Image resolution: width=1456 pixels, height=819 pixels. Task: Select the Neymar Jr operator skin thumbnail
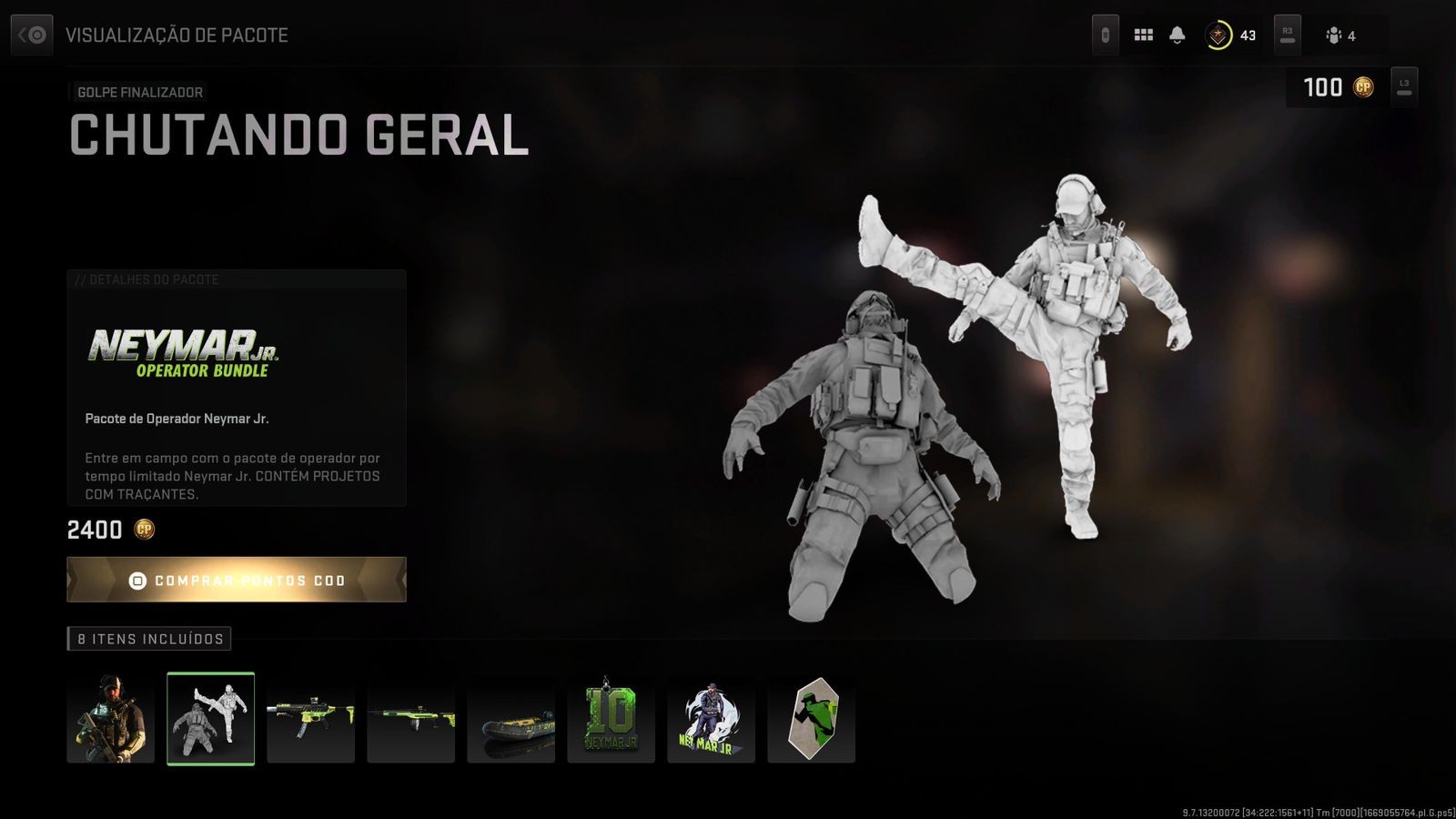110,719
